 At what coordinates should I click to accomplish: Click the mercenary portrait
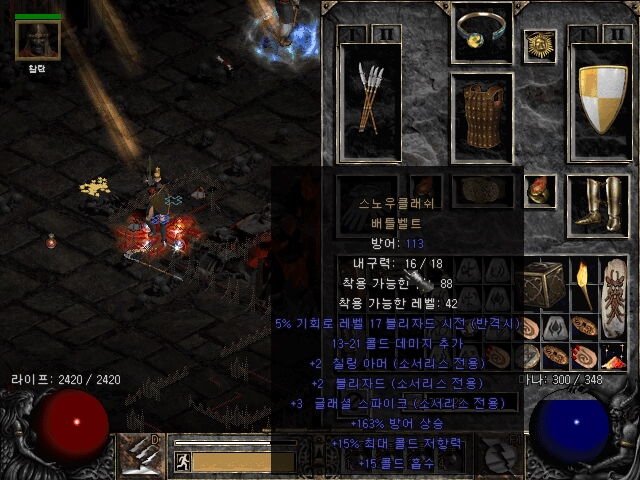pos(38,41)
